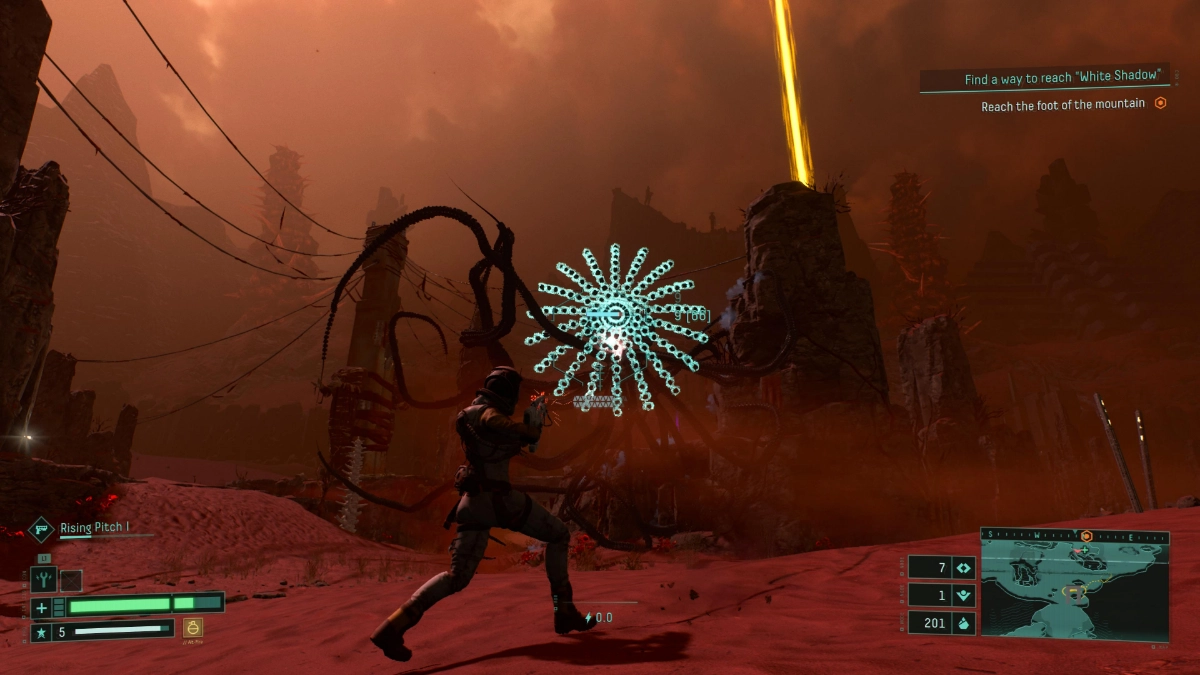The width and height of the screenshot is (1200, 675).
Task: Click the empty crossed-out slot beside the wrench
Action: [70, 579]
